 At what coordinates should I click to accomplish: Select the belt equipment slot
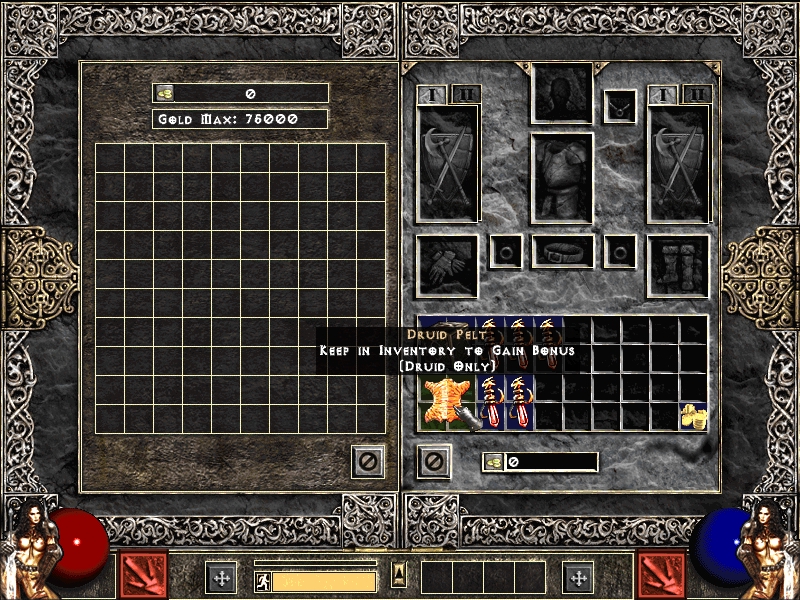point(562,252)
